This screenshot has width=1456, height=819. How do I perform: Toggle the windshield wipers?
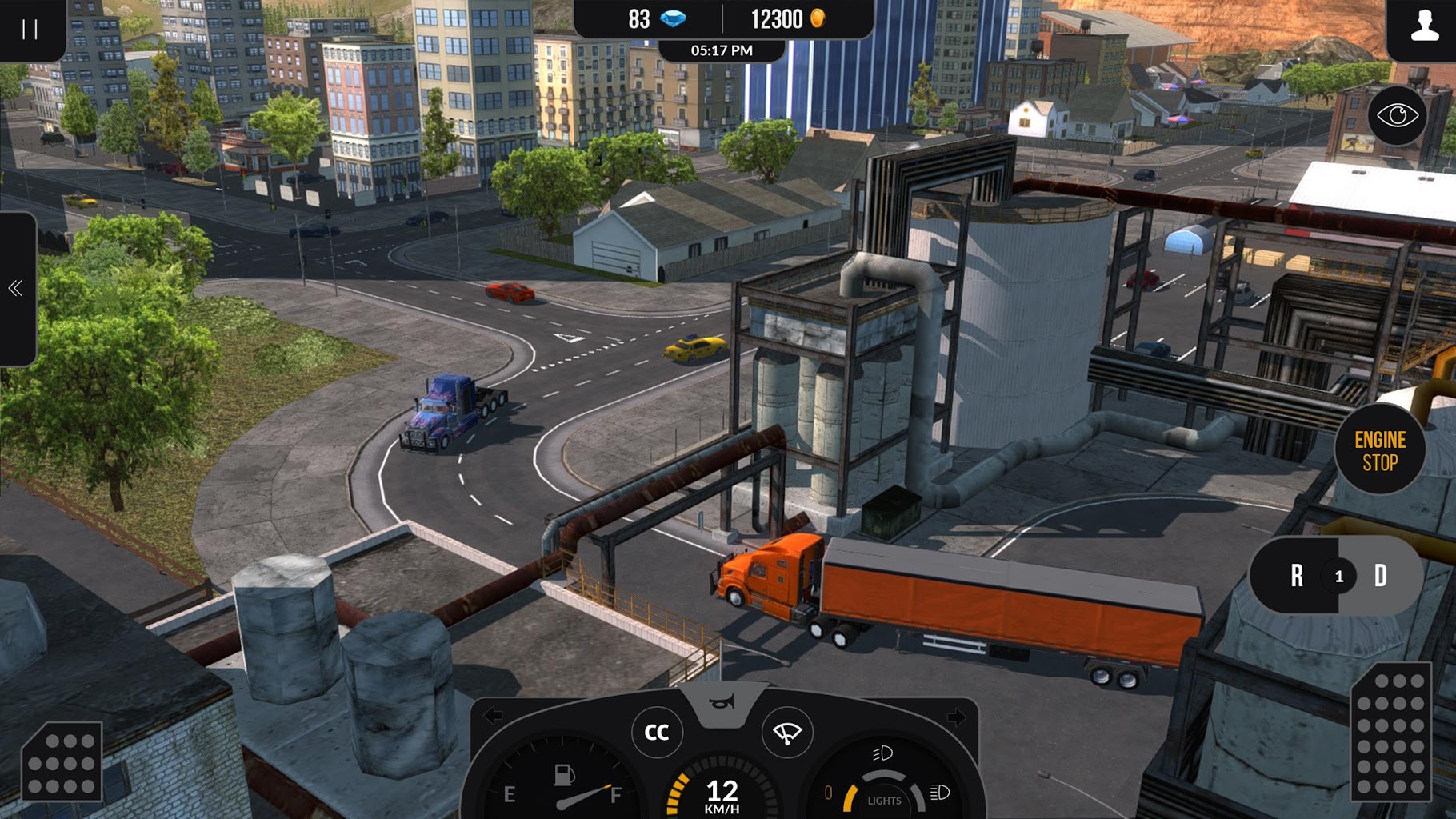pos(789,733)
